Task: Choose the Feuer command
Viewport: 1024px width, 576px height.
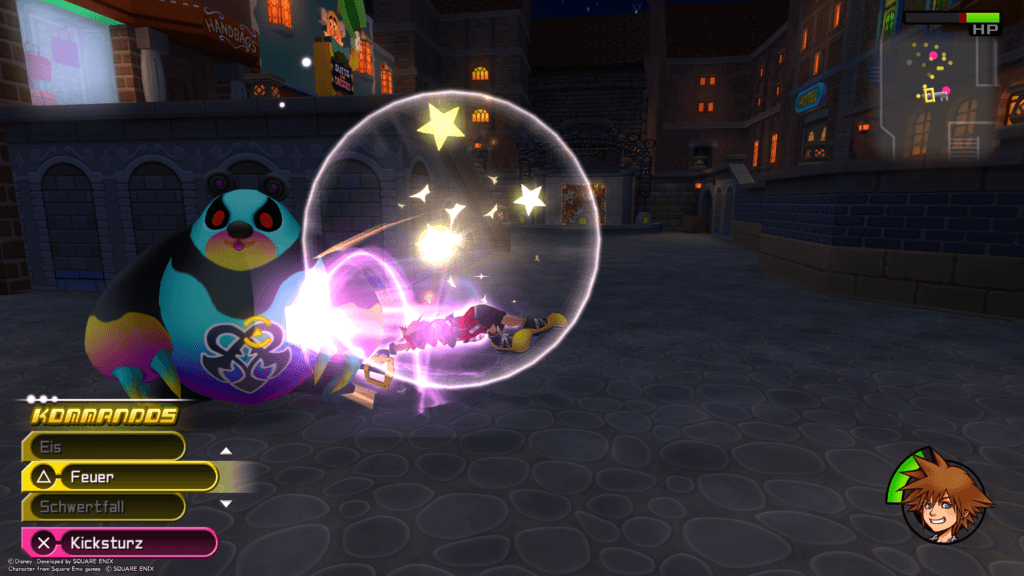Action: (x=120, y=477)
